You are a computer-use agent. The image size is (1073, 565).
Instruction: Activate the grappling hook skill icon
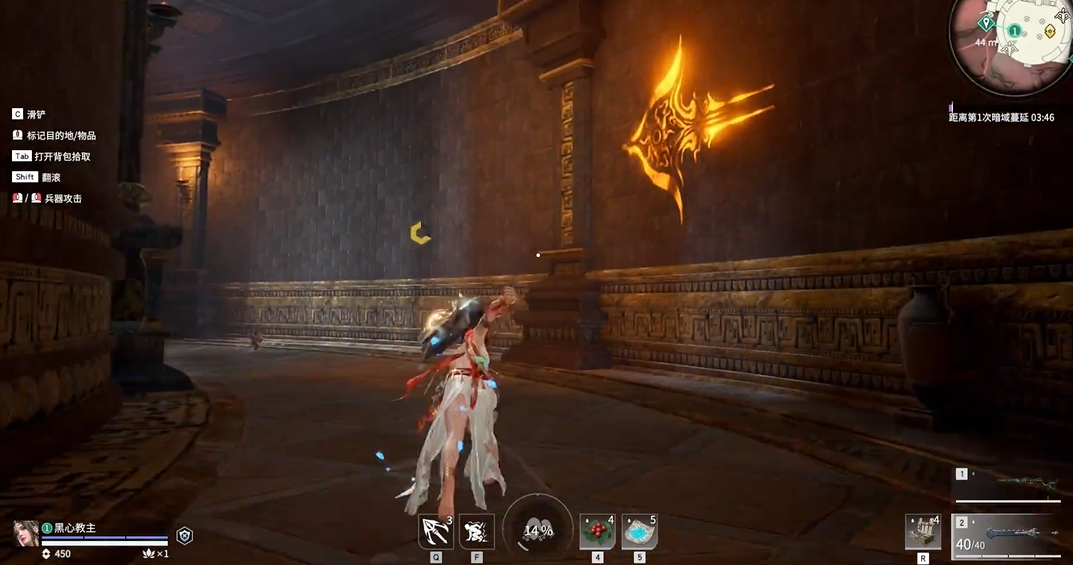click(435, 531)
